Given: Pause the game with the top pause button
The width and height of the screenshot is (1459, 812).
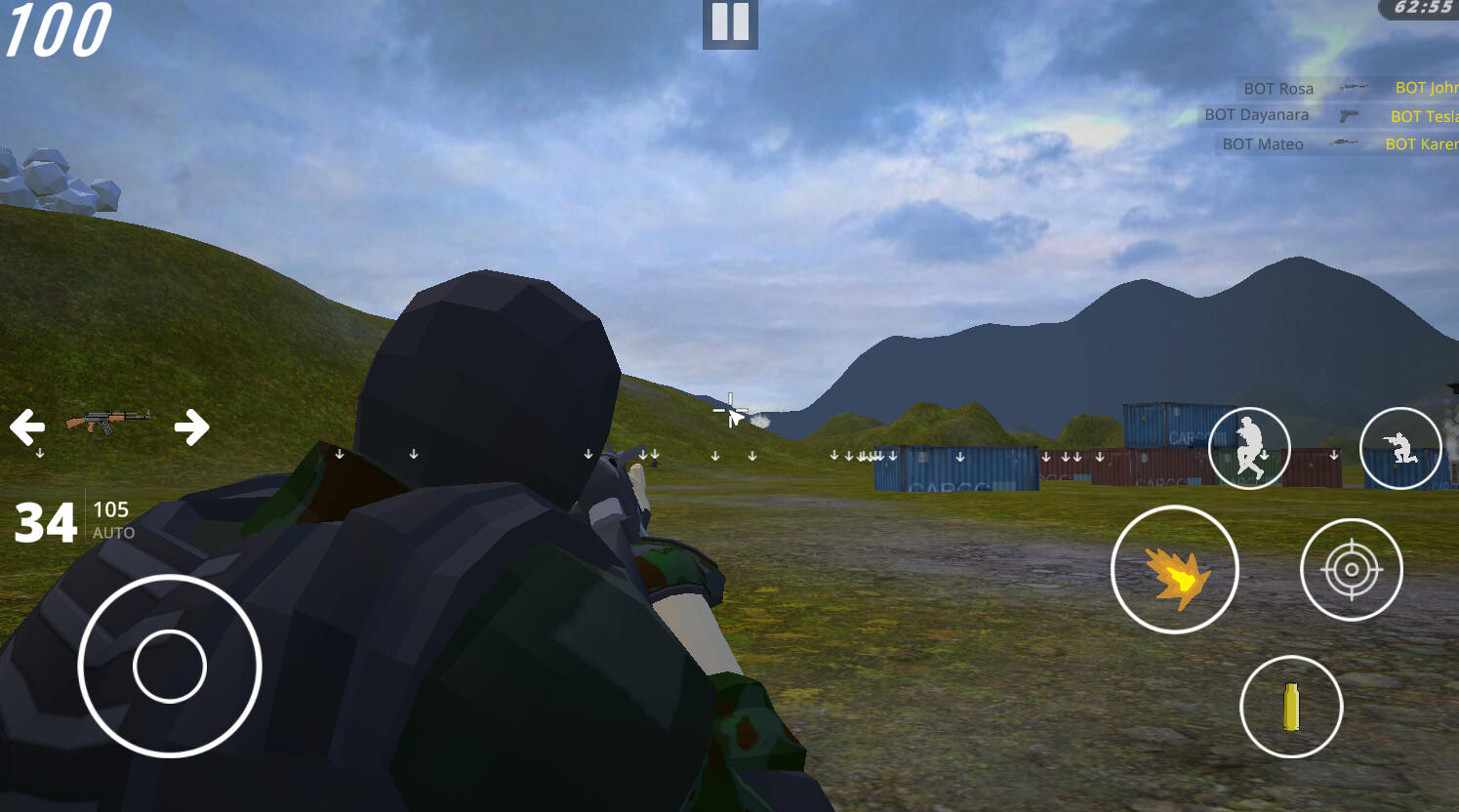Looking at the screenshot, I should (x=729, y=23).
